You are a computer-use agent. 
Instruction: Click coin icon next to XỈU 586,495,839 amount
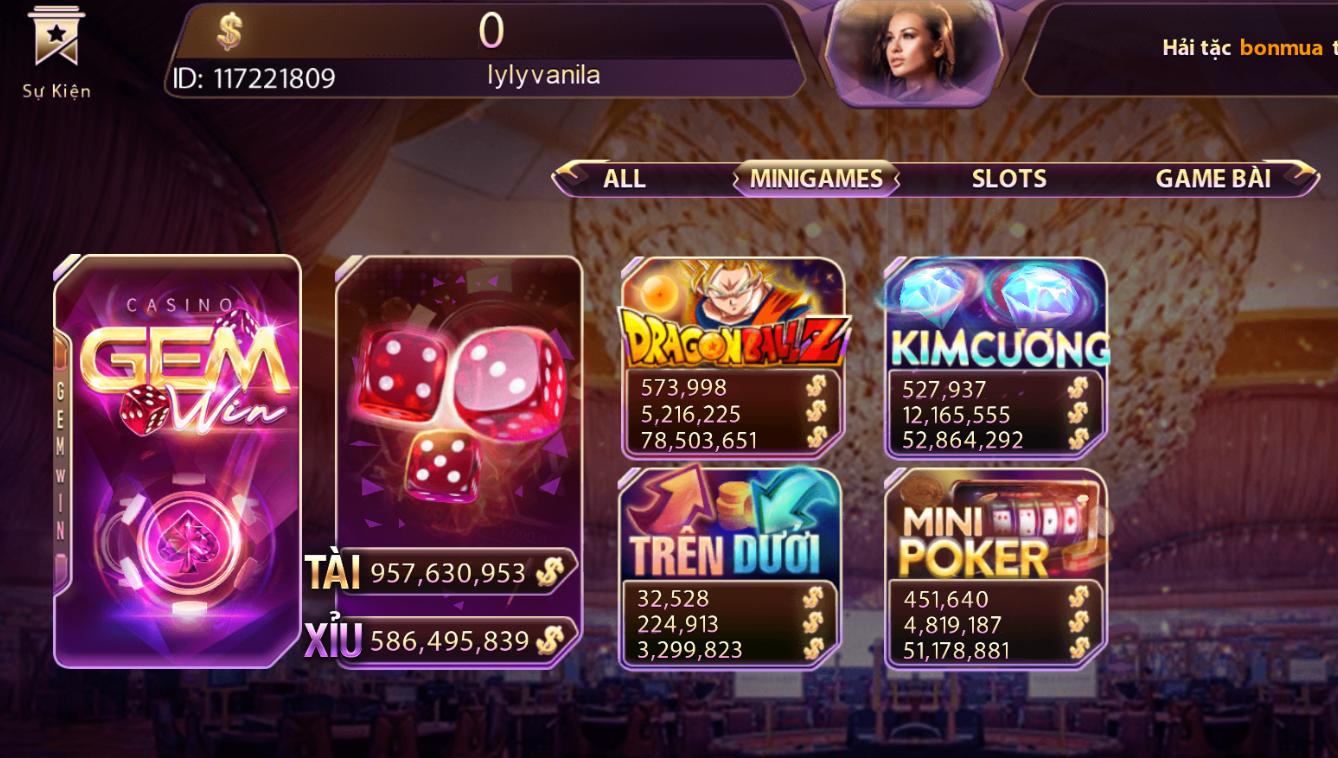pos(549,641)
